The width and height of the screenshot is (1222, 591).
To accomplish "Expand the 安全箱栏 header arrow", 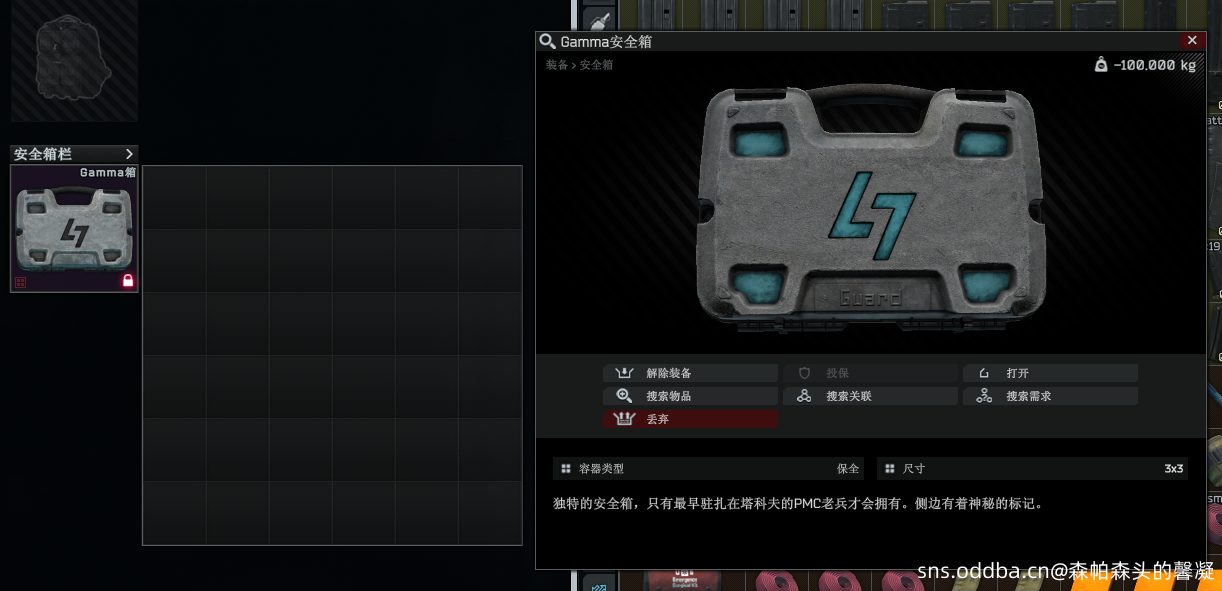I will (x=129, y=154).
